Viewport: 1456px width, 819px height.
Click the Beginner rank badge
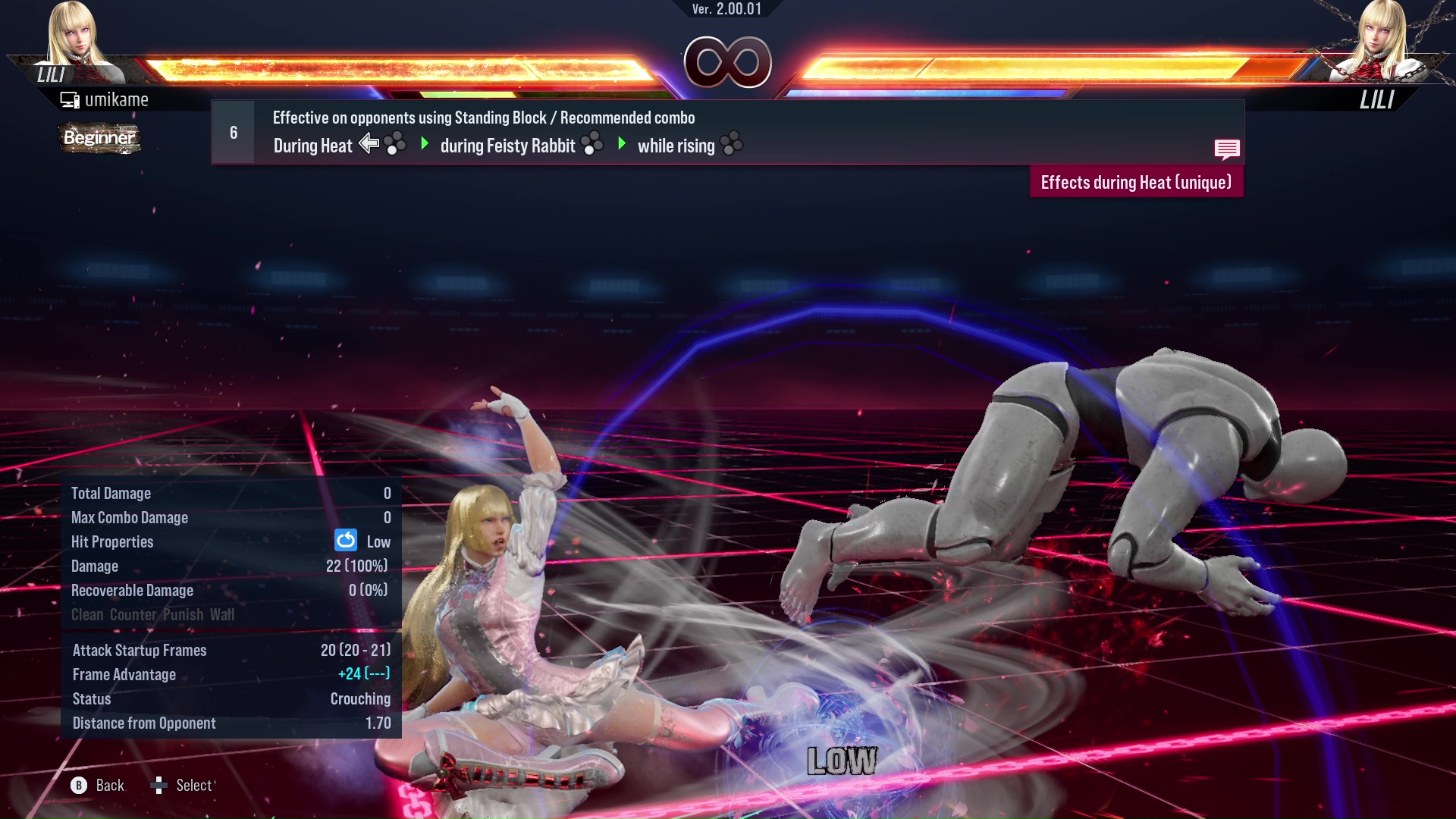[x=99, y=139]
